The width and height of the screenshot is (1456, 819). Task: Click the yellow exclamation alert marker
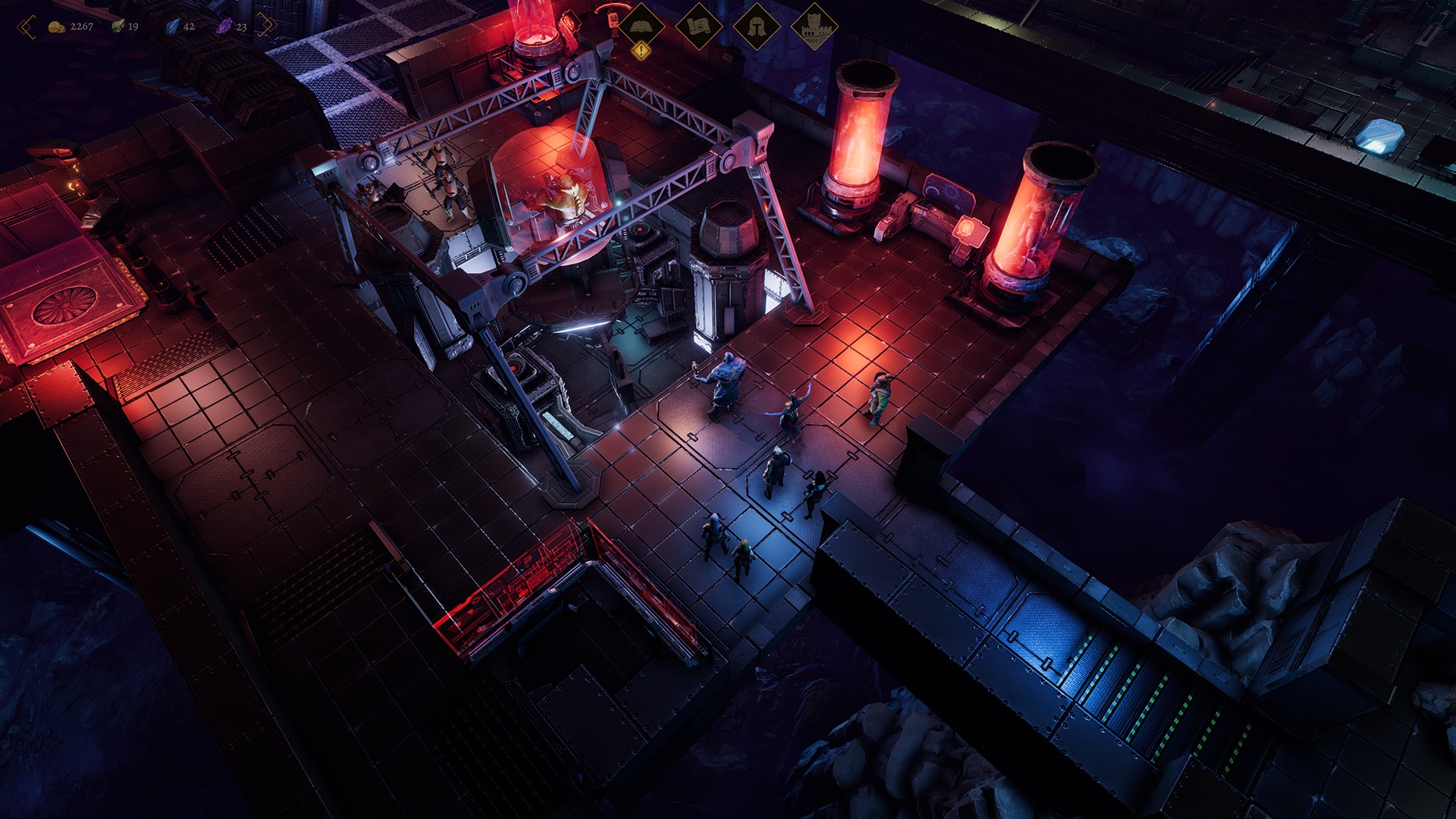pyautogui.click(x=642, y=51)
